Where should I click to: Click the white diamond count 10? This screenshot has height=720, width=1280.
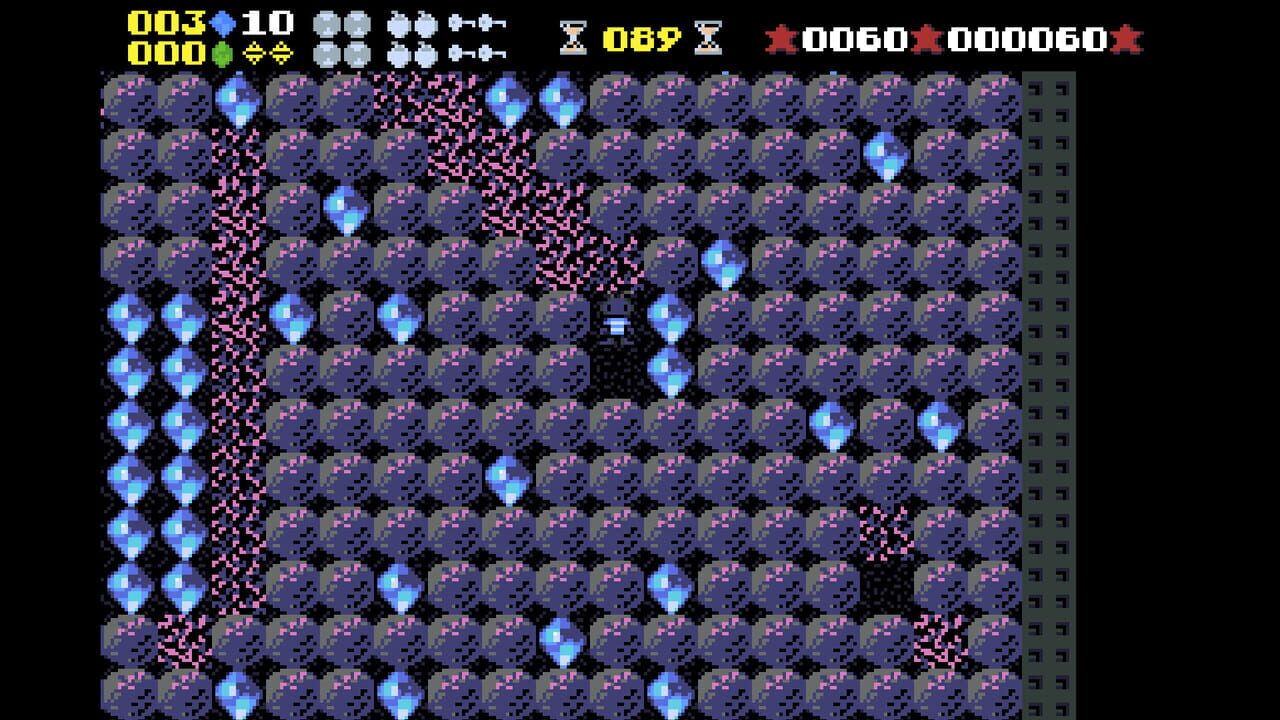[x=267, y=22]
